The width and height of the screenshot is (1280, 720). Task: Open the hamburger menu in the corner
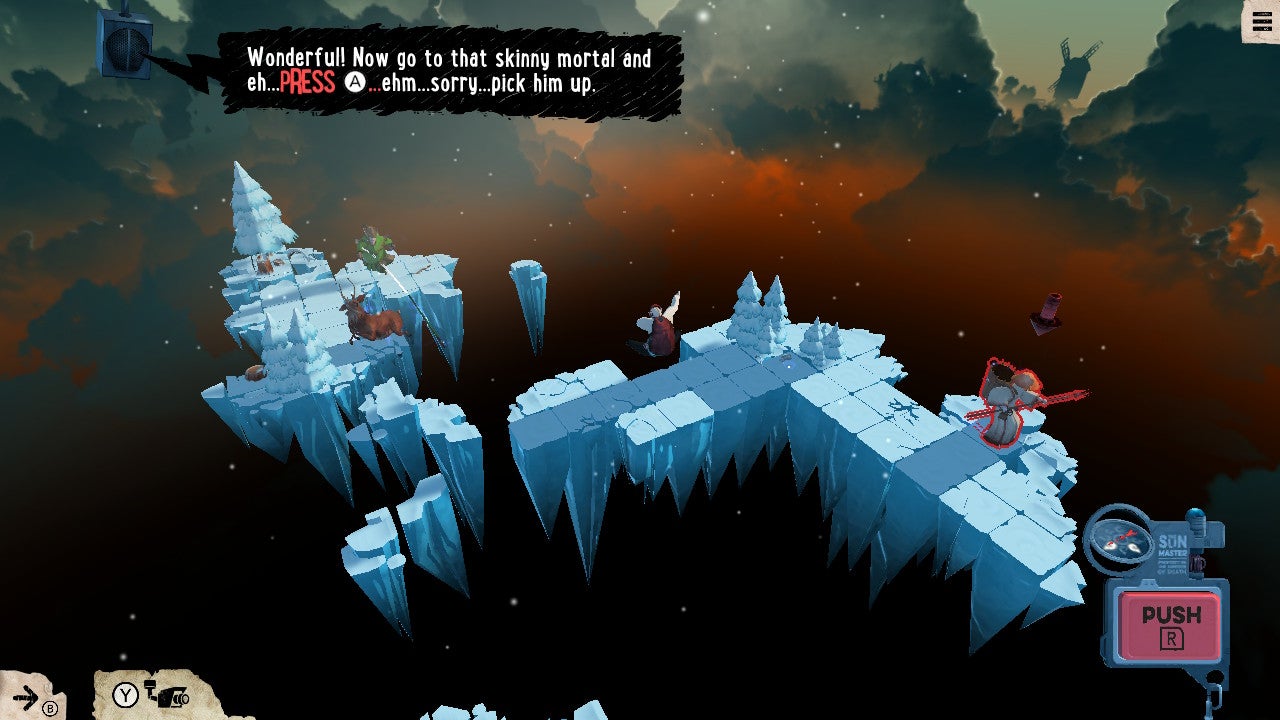pos(1259,21)
